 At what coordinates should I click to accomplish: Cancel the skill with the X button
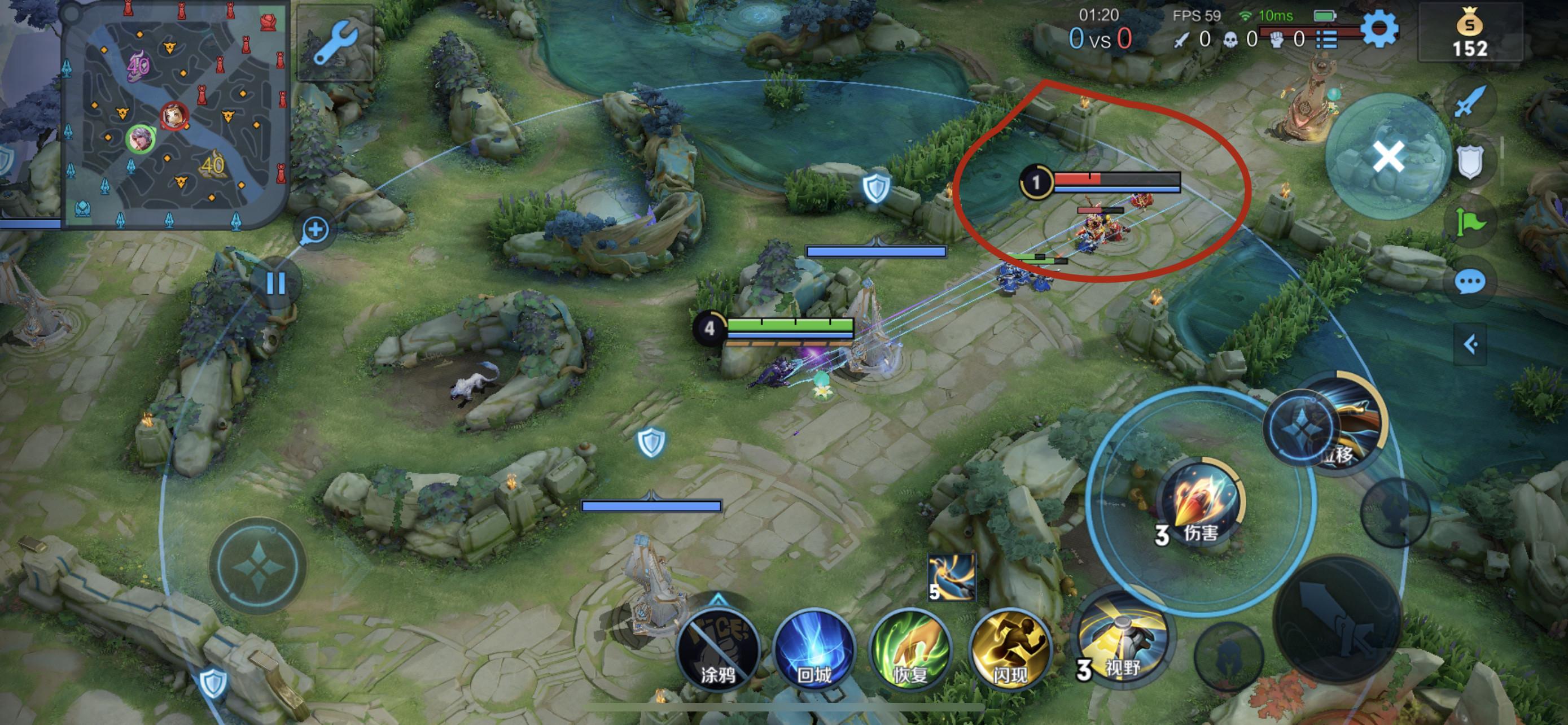(1389, 156)
